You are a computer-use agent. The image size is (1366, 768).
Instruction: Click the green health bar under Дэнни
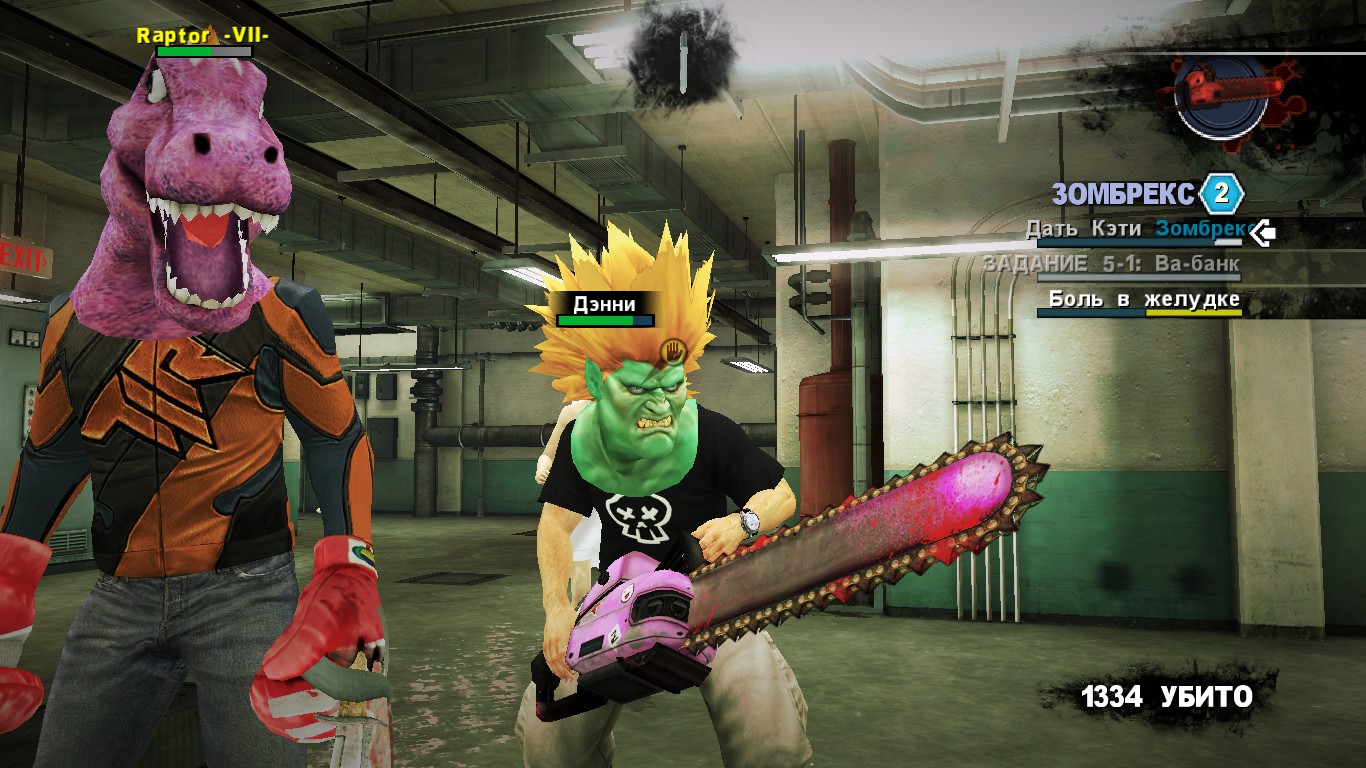coord(598,318)
